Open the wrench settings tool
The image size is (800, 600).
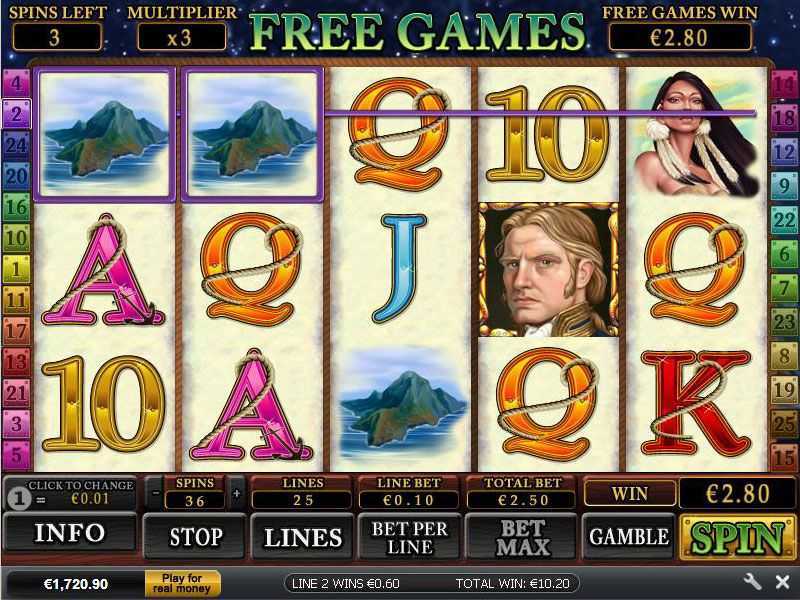coord(752,582)
